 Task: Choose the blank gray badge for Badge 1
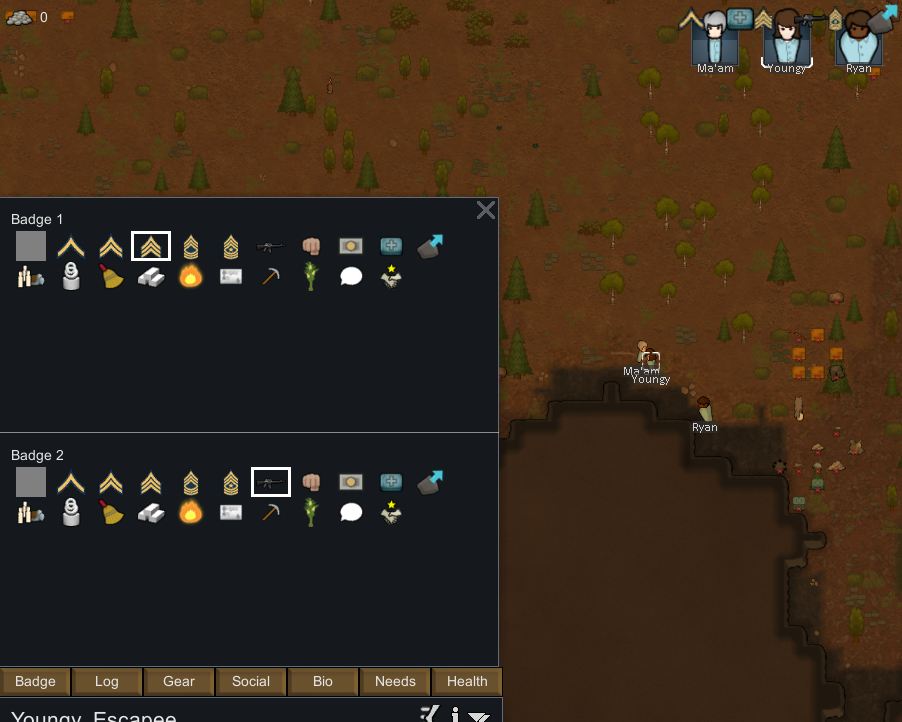pos(31,246)
